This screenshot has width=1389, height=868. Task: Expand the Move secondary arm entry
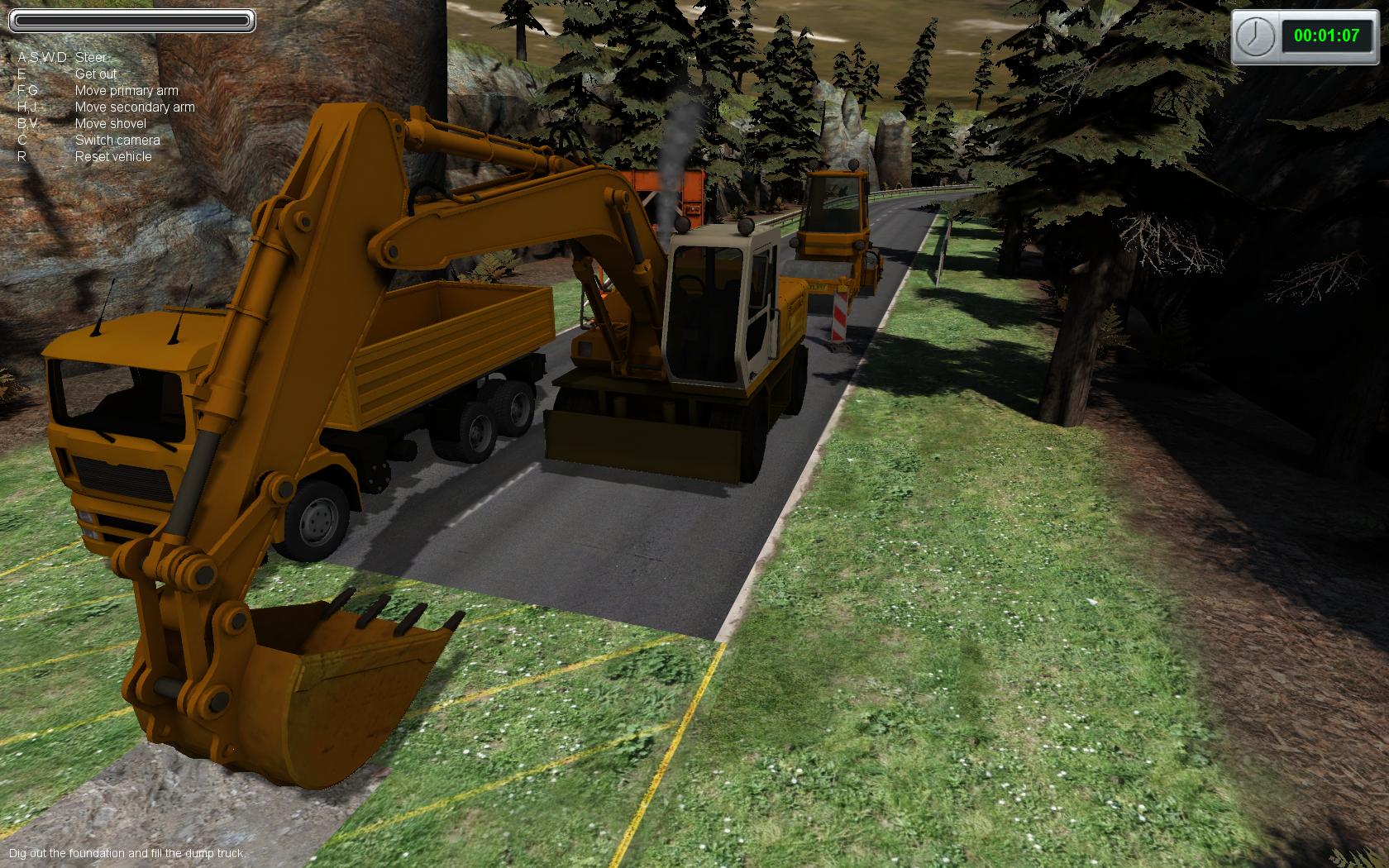[135, 107]
